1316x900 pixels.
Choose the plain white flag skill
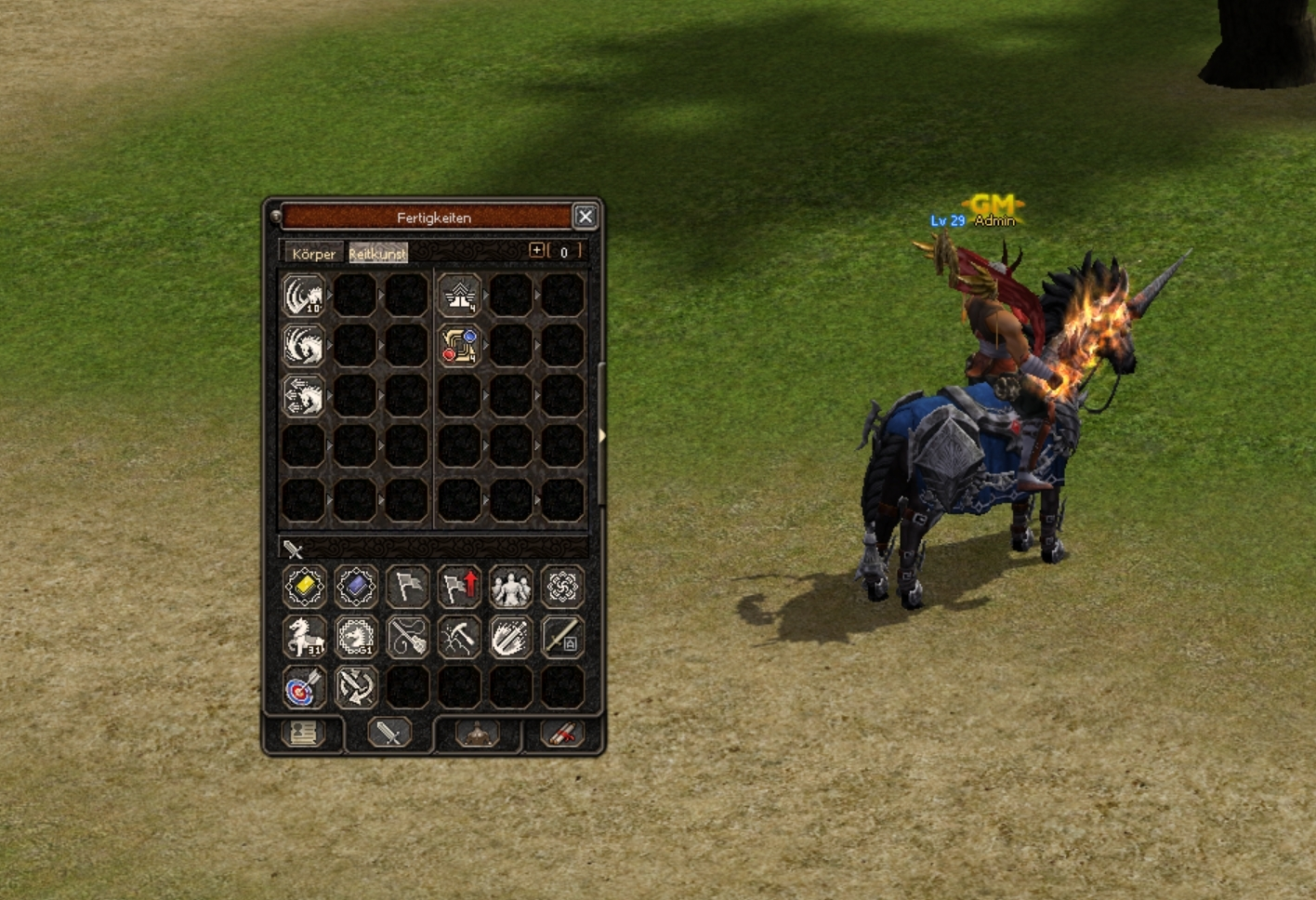[x=407, y=586]
